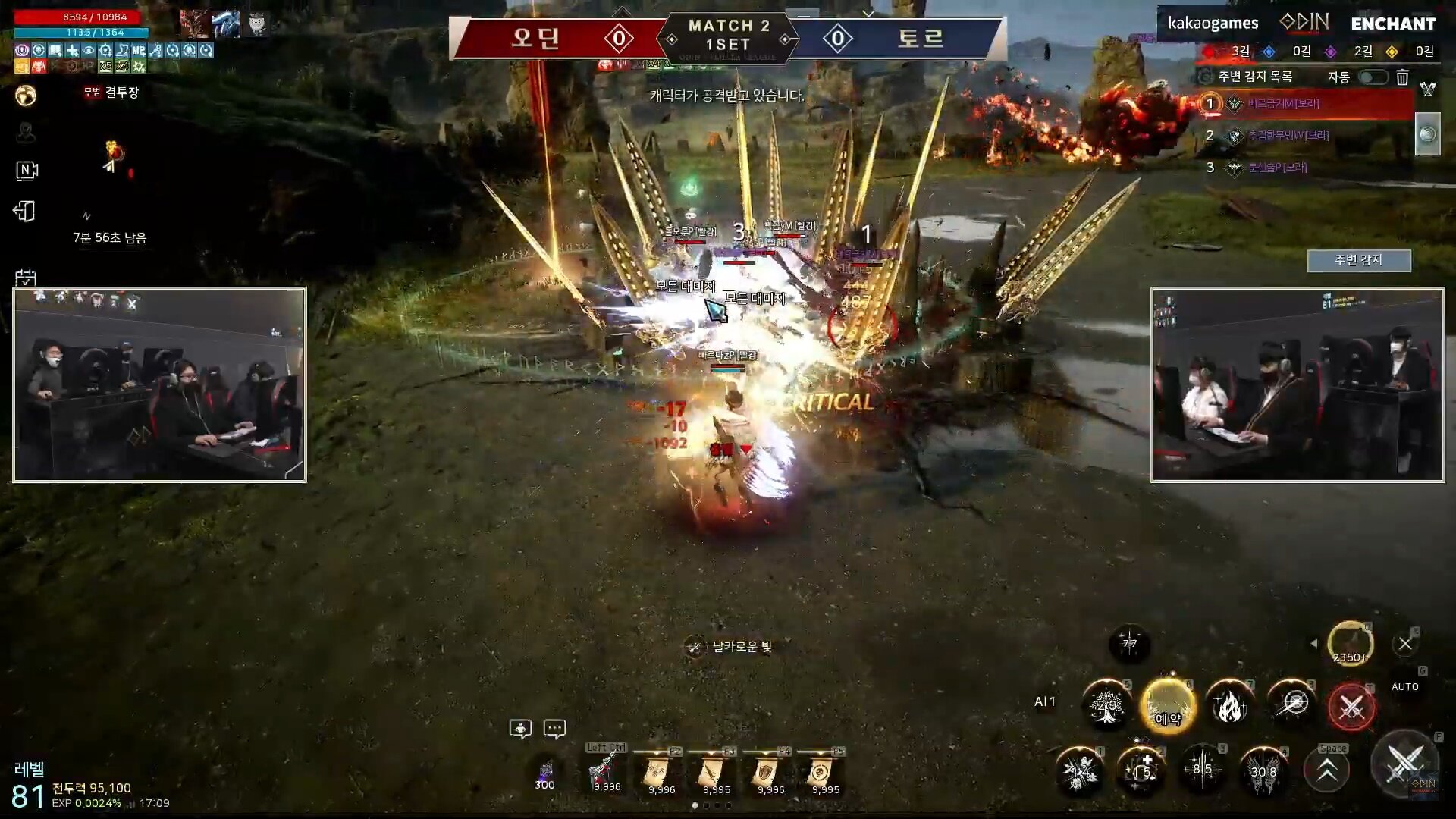1456x819 pixels.
Task: Click the 주변 감지 button
Action: 1358,260
